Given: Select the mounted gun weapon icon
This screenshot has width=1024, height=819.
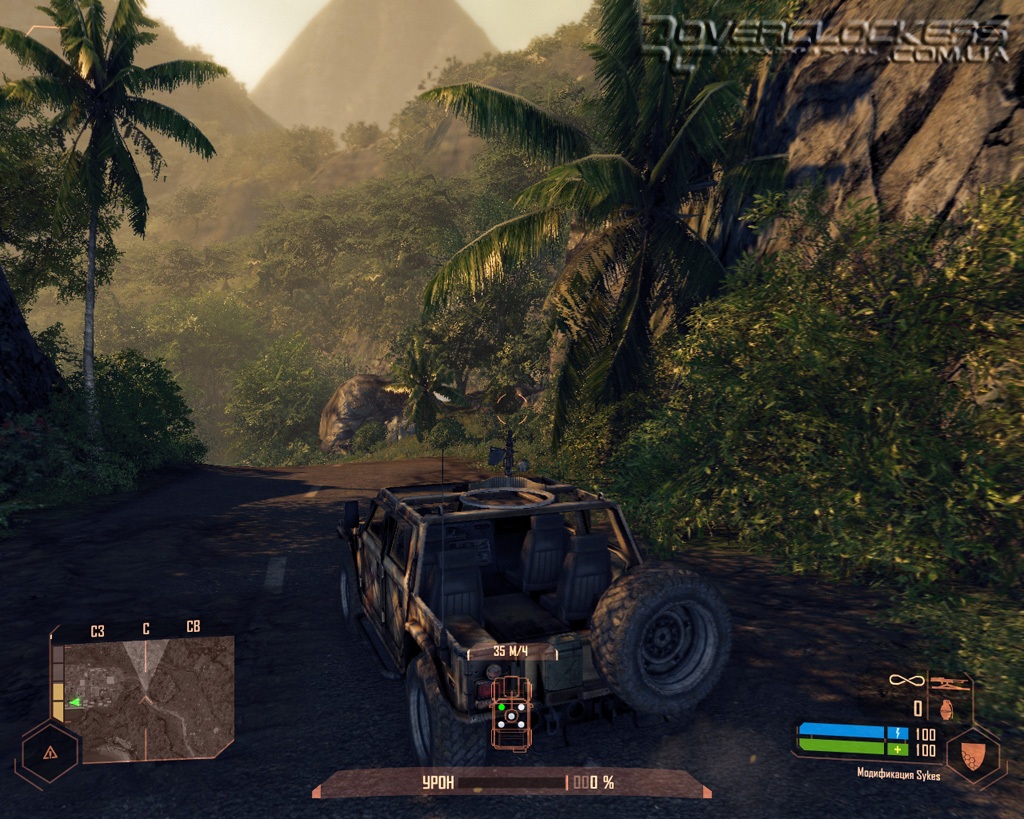Looking at the screenshot, I should 950,683.
